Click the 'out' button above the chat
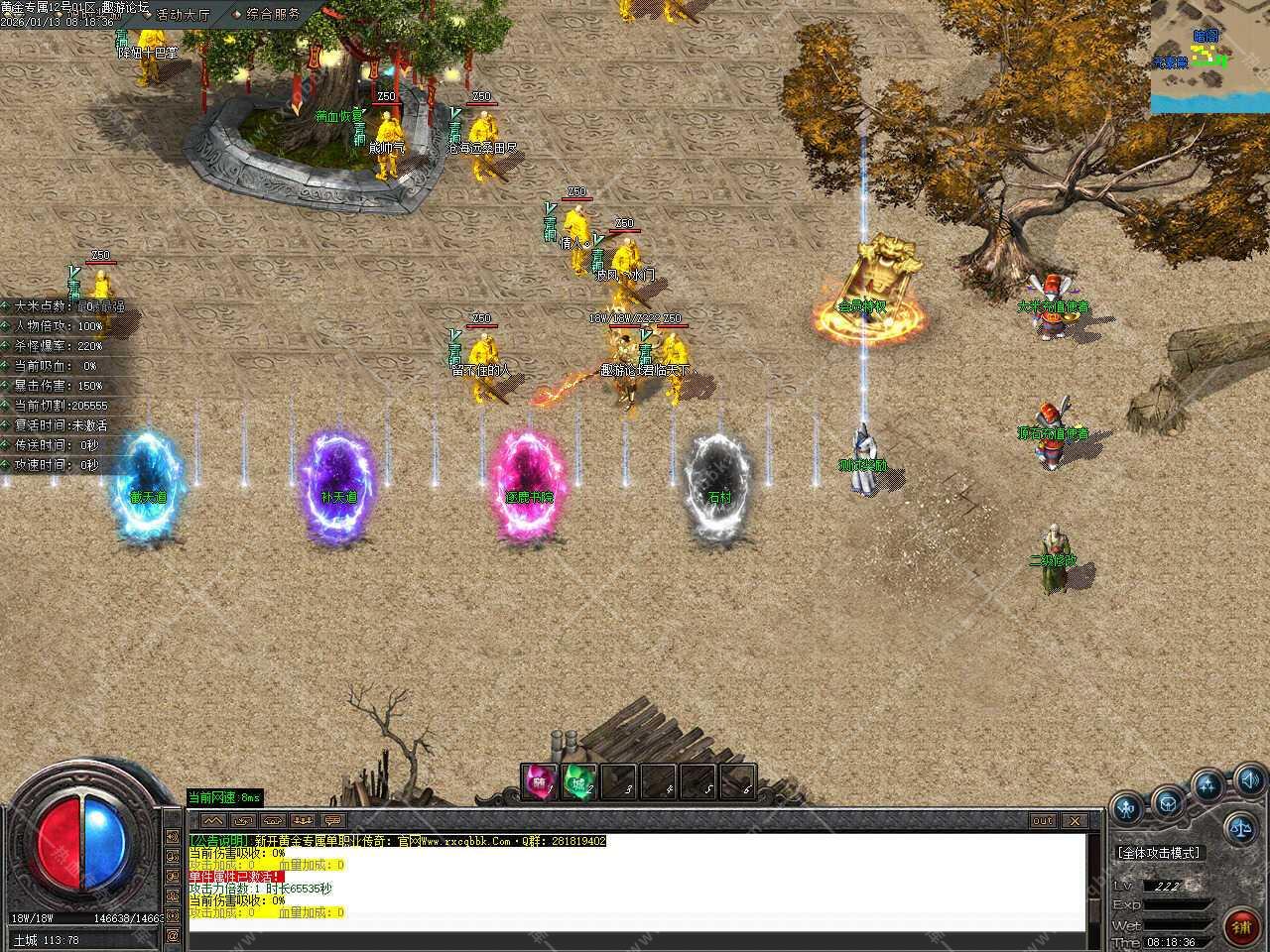1270x952 pixels. click(x=1042, y=821)
